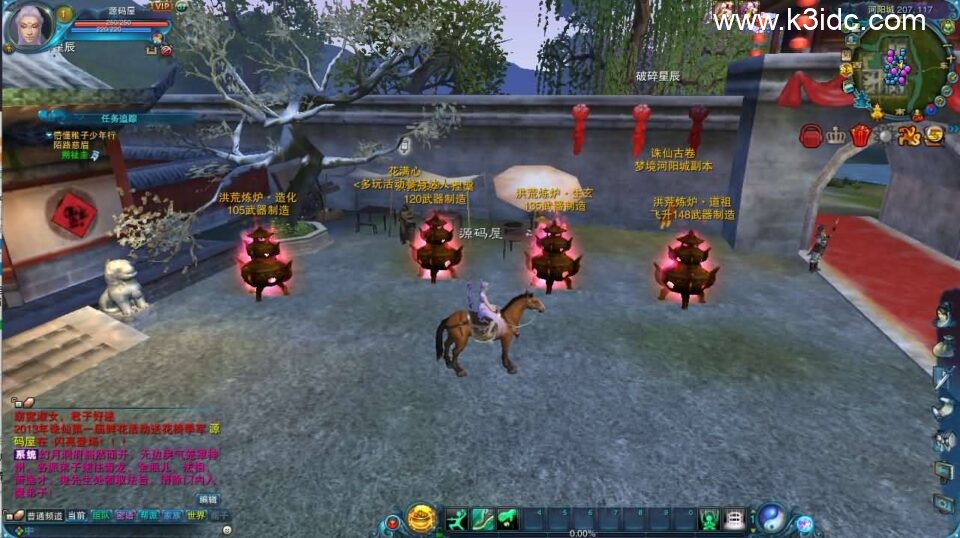
Task: Click the yin-yang orb button
Action: 772,518
